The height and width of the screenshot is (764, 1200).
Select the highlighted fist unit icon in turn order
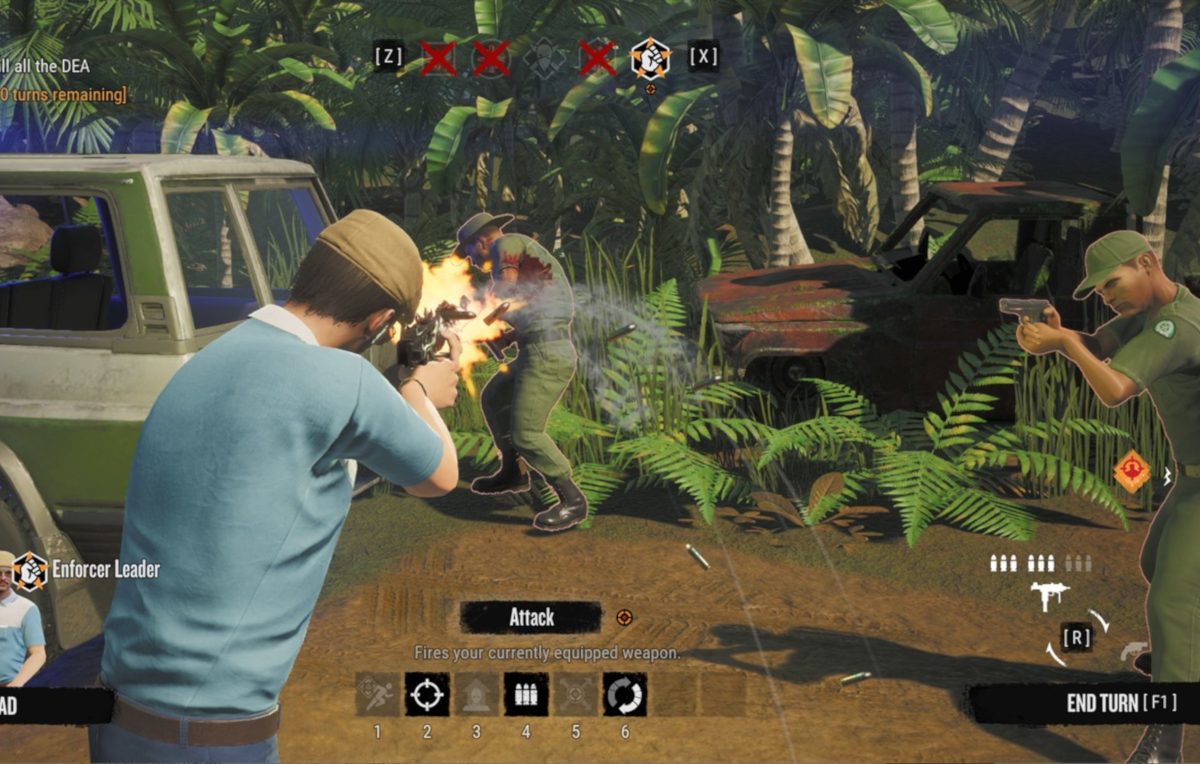point(650,58)
